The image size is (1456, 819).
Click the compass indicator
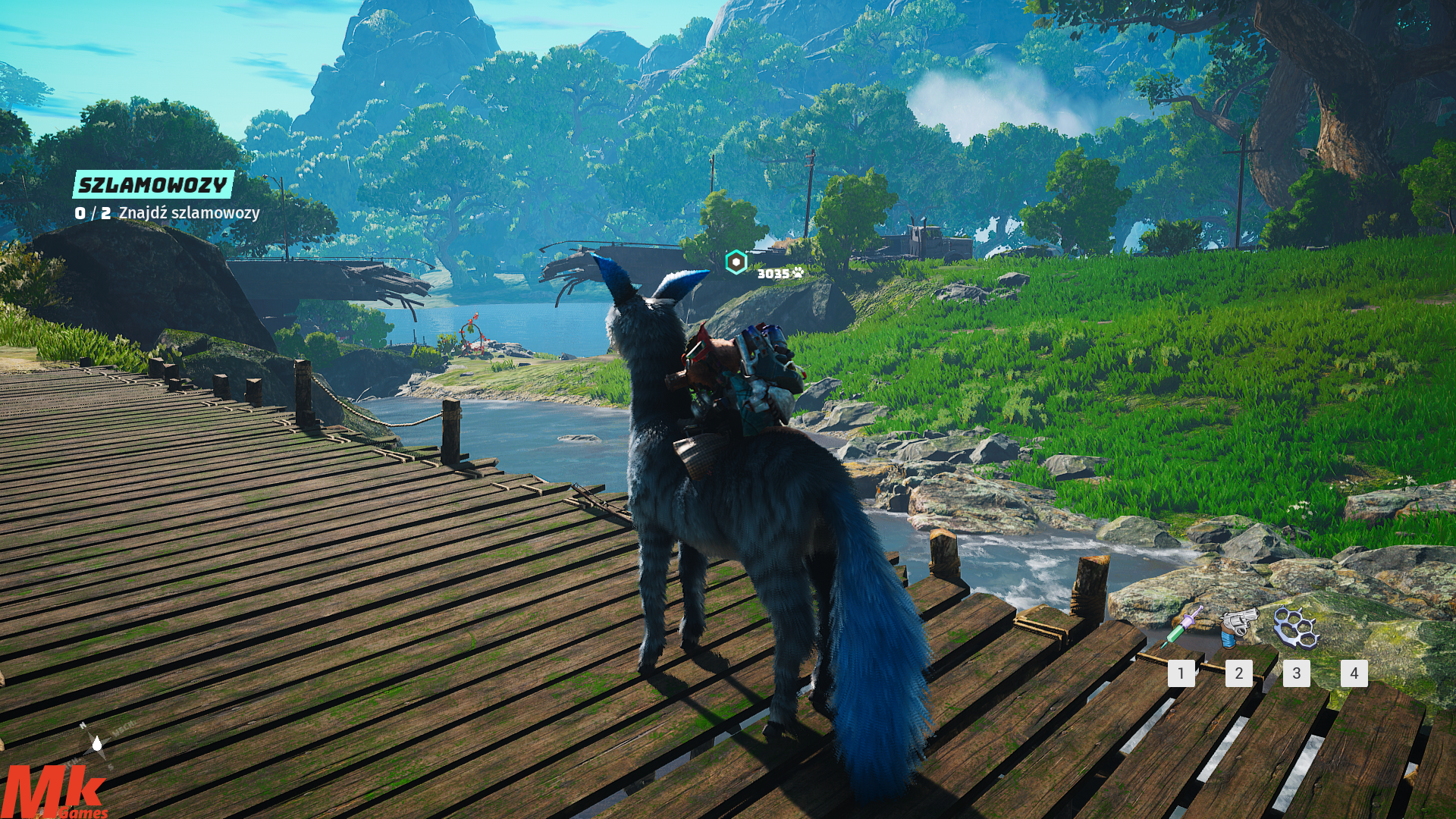(x=96, y=742)
